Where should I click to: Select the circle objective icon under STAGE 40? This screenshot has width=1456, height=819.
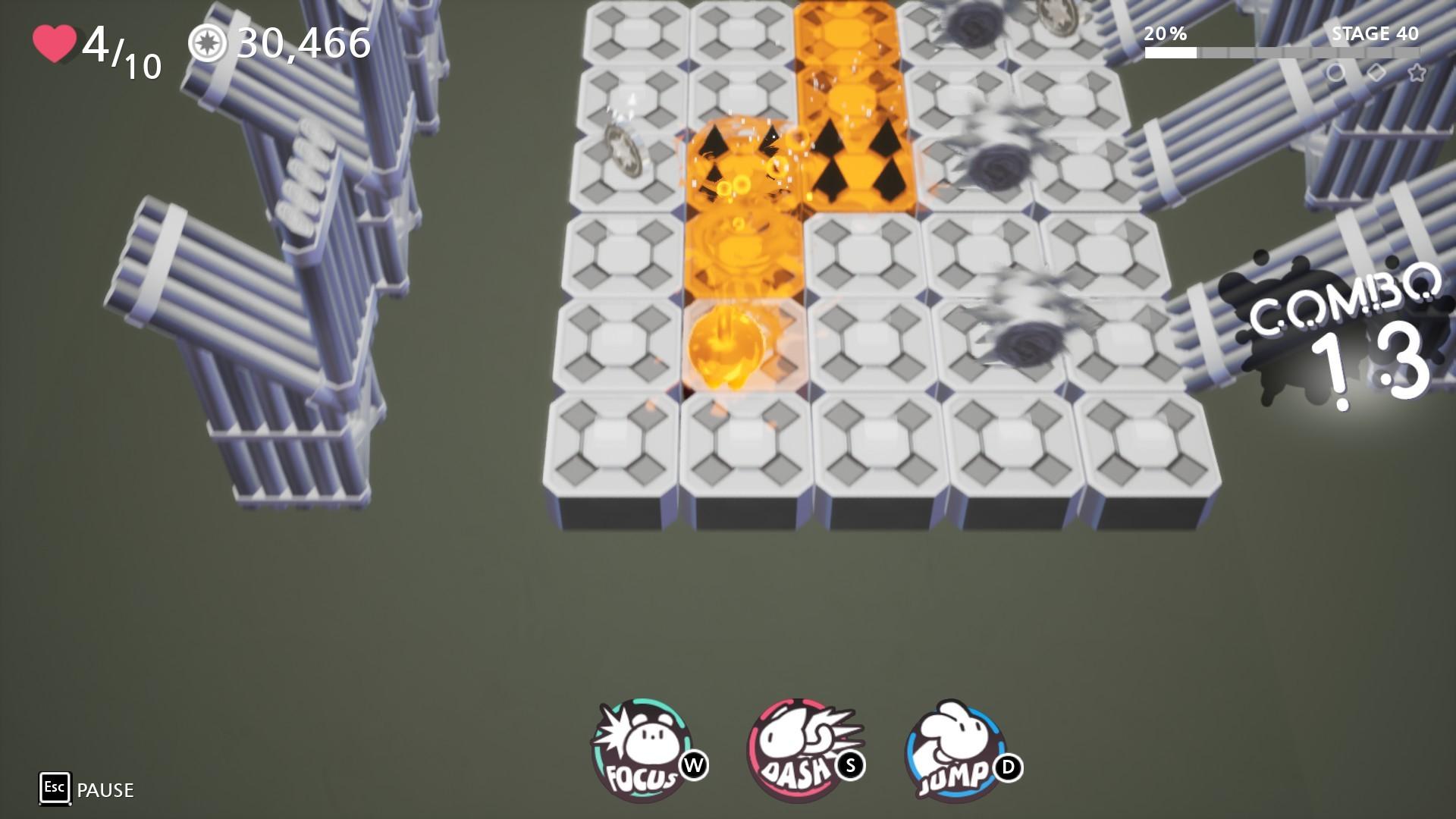pyautogui.click(x=1335, y=72)
